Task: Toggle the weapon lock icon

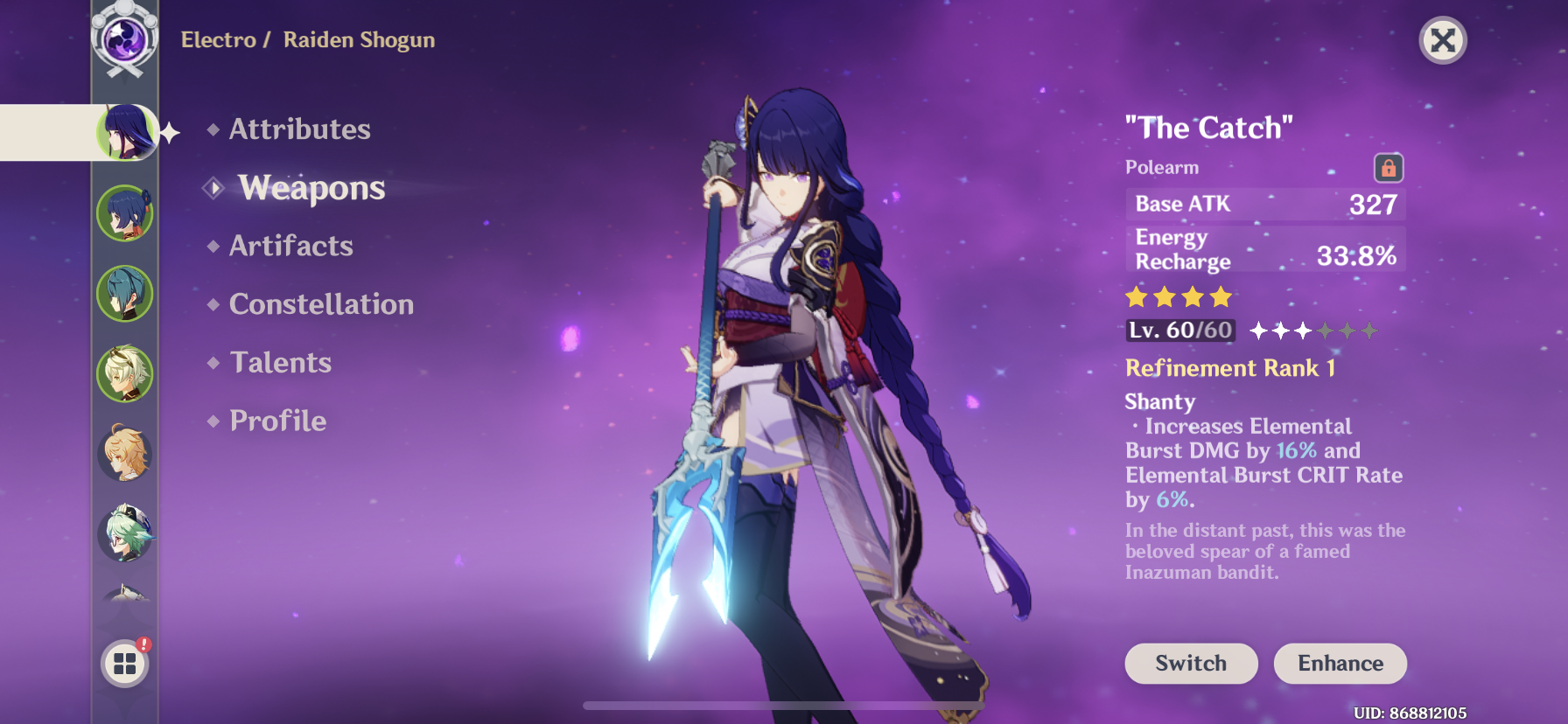Action: 1389,166
